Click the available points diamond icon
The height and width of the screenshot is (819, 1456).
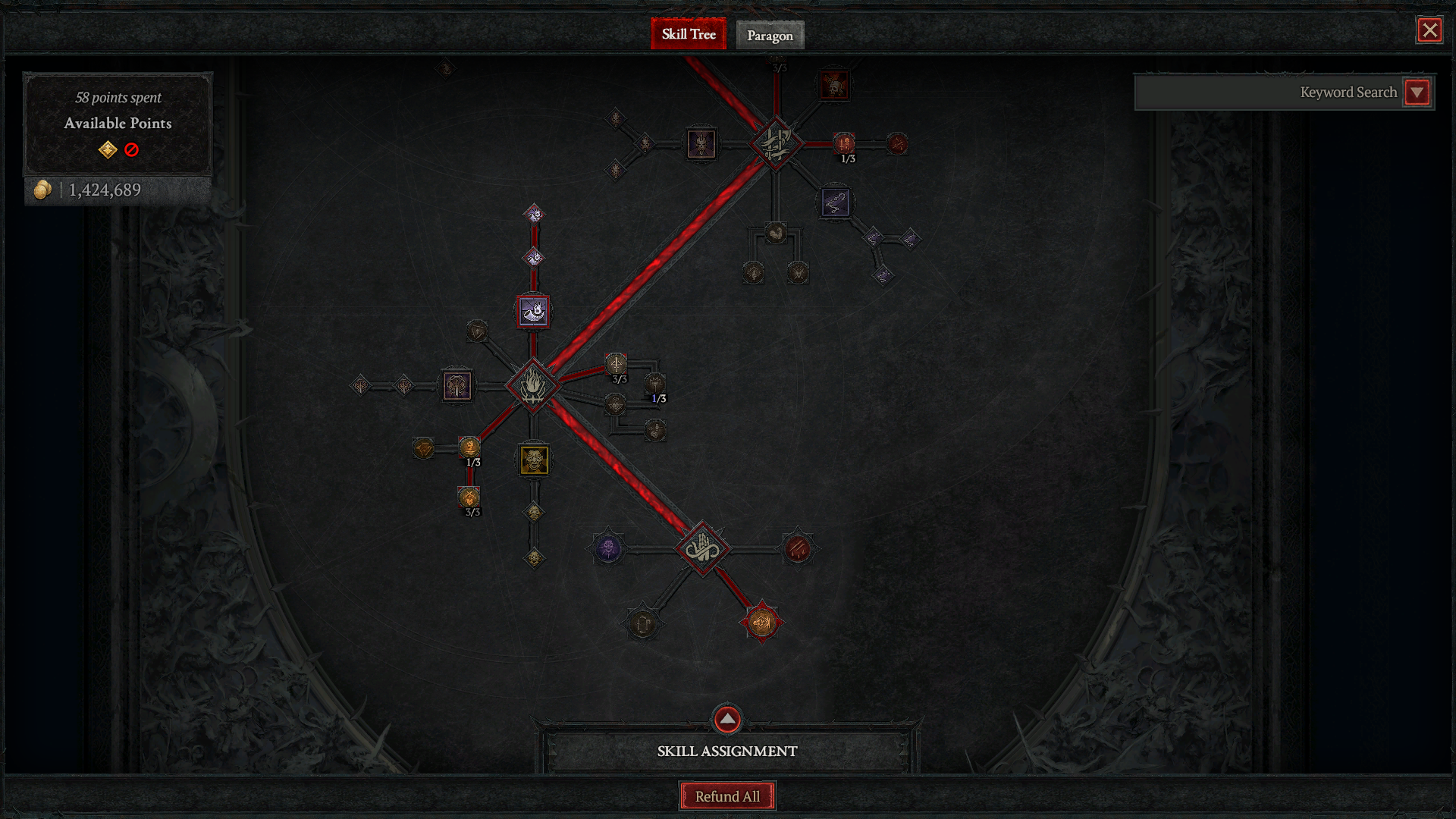108,150
